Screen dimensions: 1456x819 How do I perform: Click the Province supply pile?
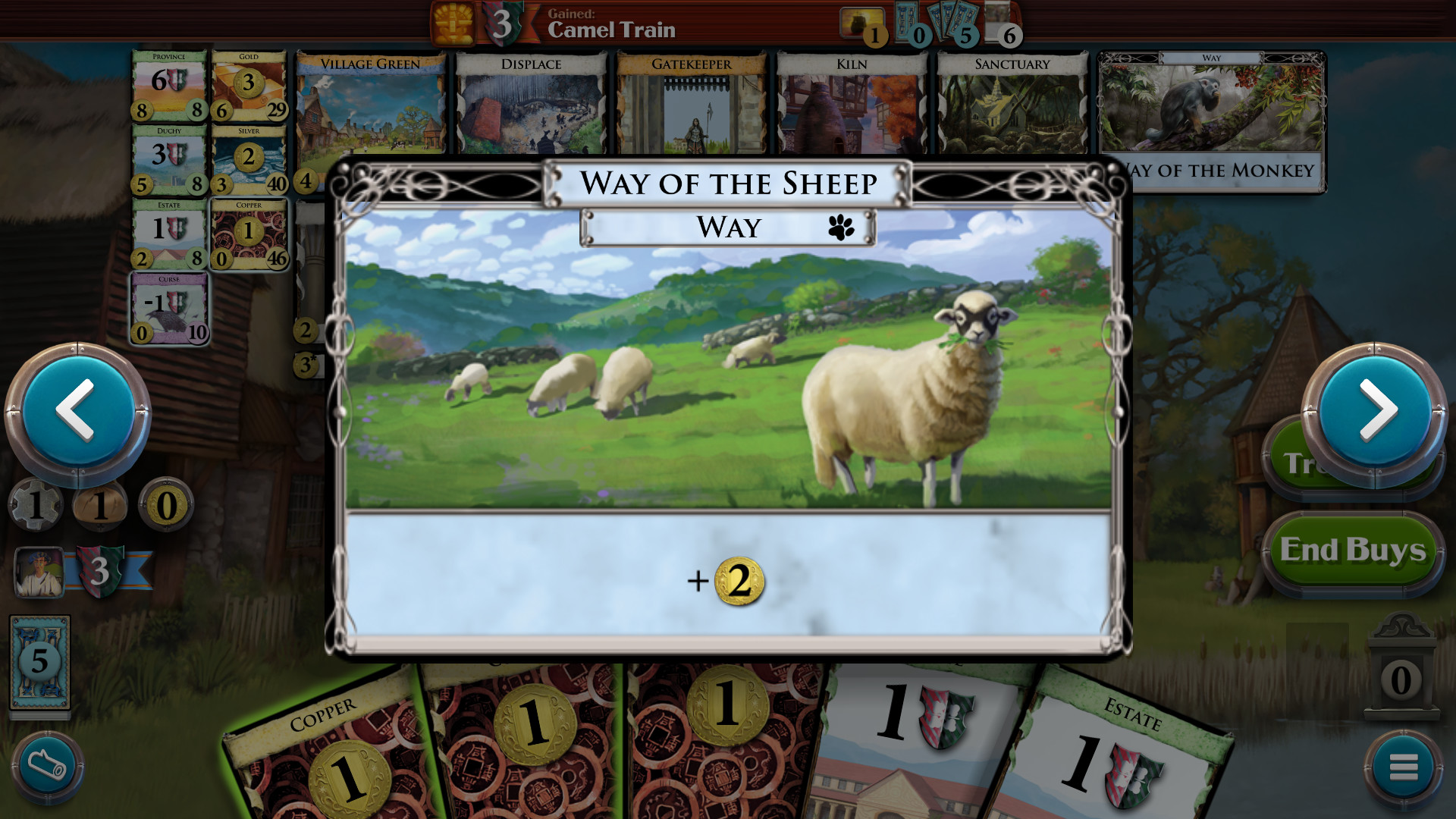[170, 83]
